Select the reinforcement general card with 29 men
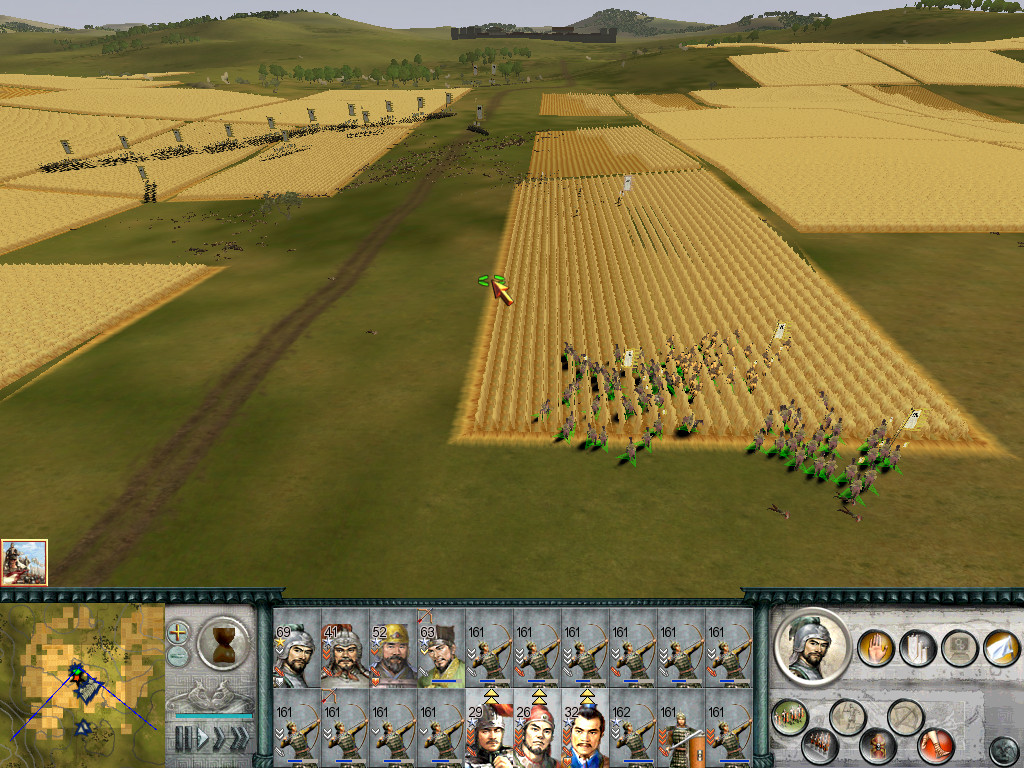The image size is (1024, 768). (489, 732)
